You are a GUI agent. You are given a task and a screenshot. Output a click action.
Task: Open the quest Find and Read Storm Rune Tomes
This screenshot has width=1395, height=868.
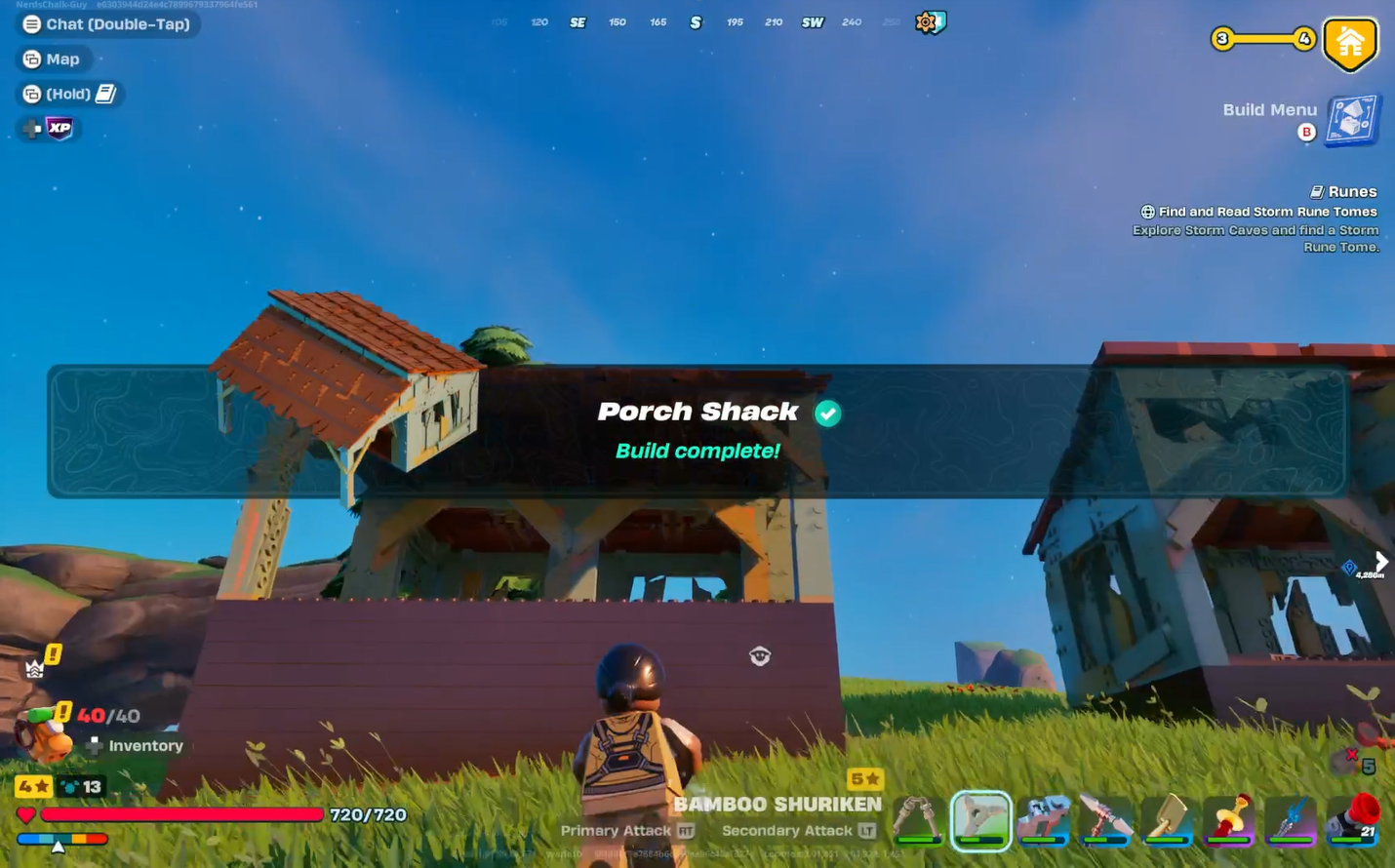pos(1266,211)
